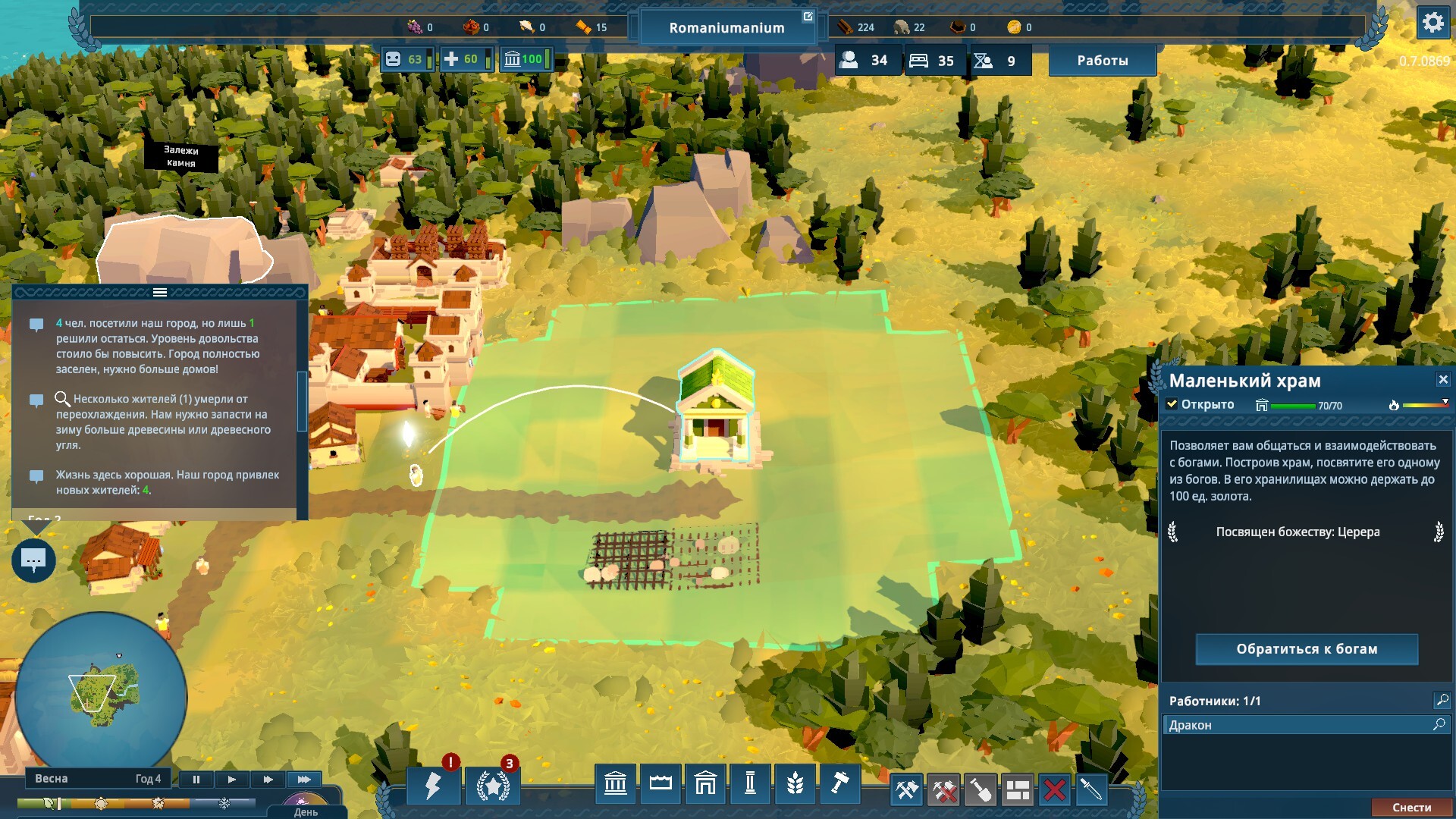
Task: Pause the game speed
Action: [196, 779]
